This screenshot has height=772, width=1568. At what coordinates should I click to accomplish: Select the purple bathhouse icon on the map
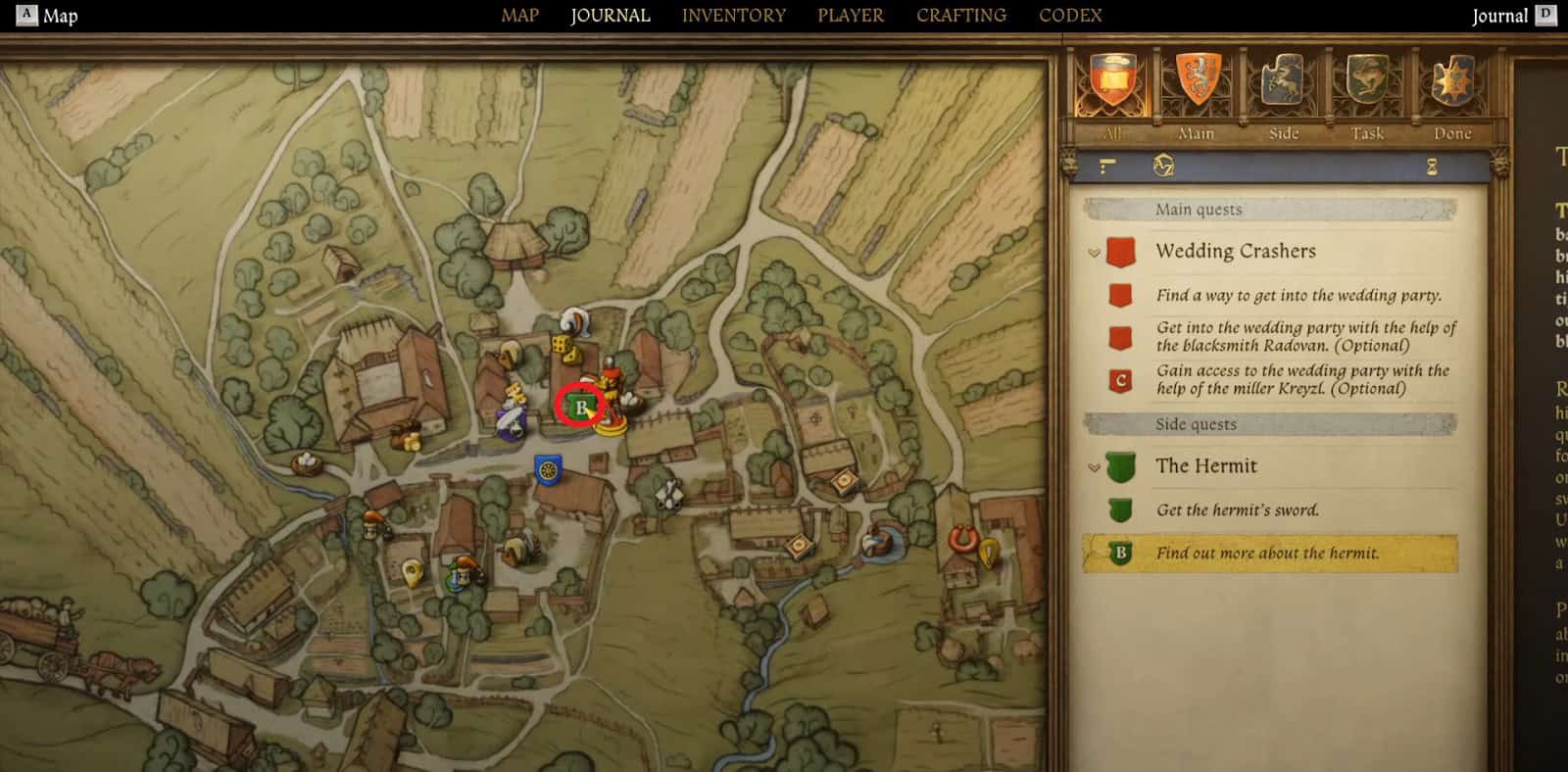pyautogui.click(x=513, y=421)
